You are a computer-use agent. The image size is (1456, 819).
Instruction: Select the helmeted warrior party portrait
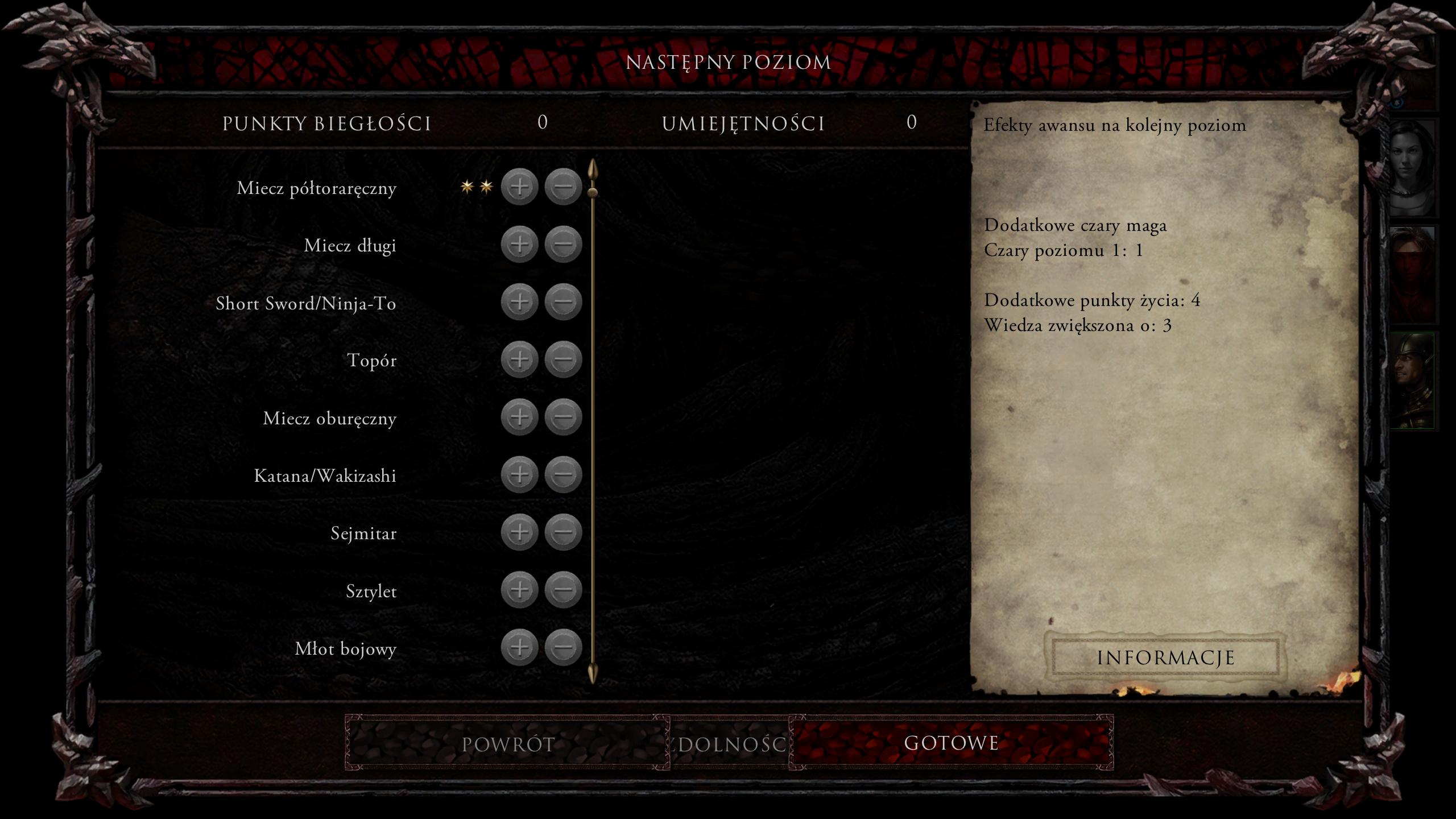pyautogui.click(x=1412, y=380)
